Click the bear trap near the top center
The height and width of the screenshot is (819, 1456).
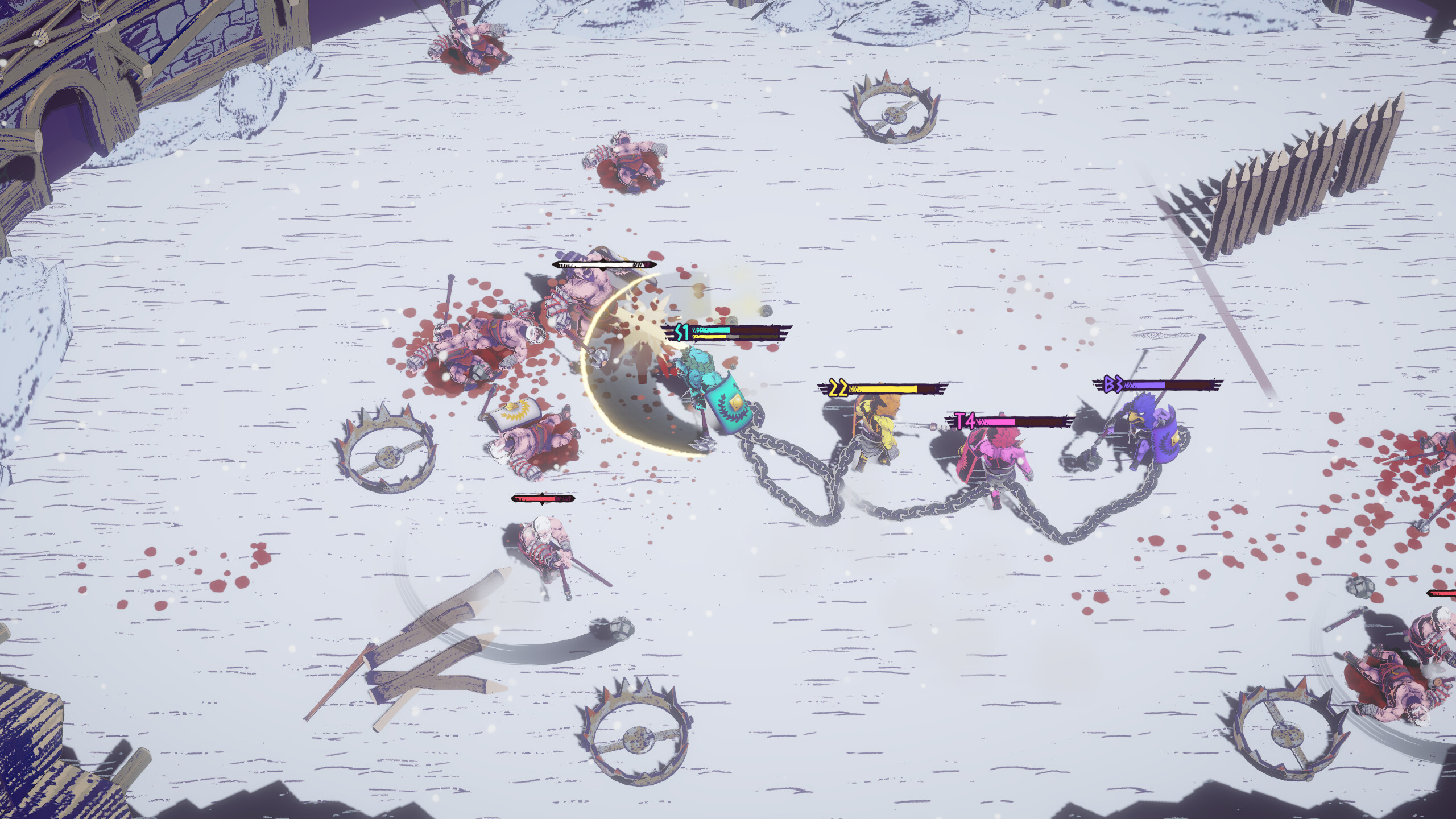(x=893, y=111)
